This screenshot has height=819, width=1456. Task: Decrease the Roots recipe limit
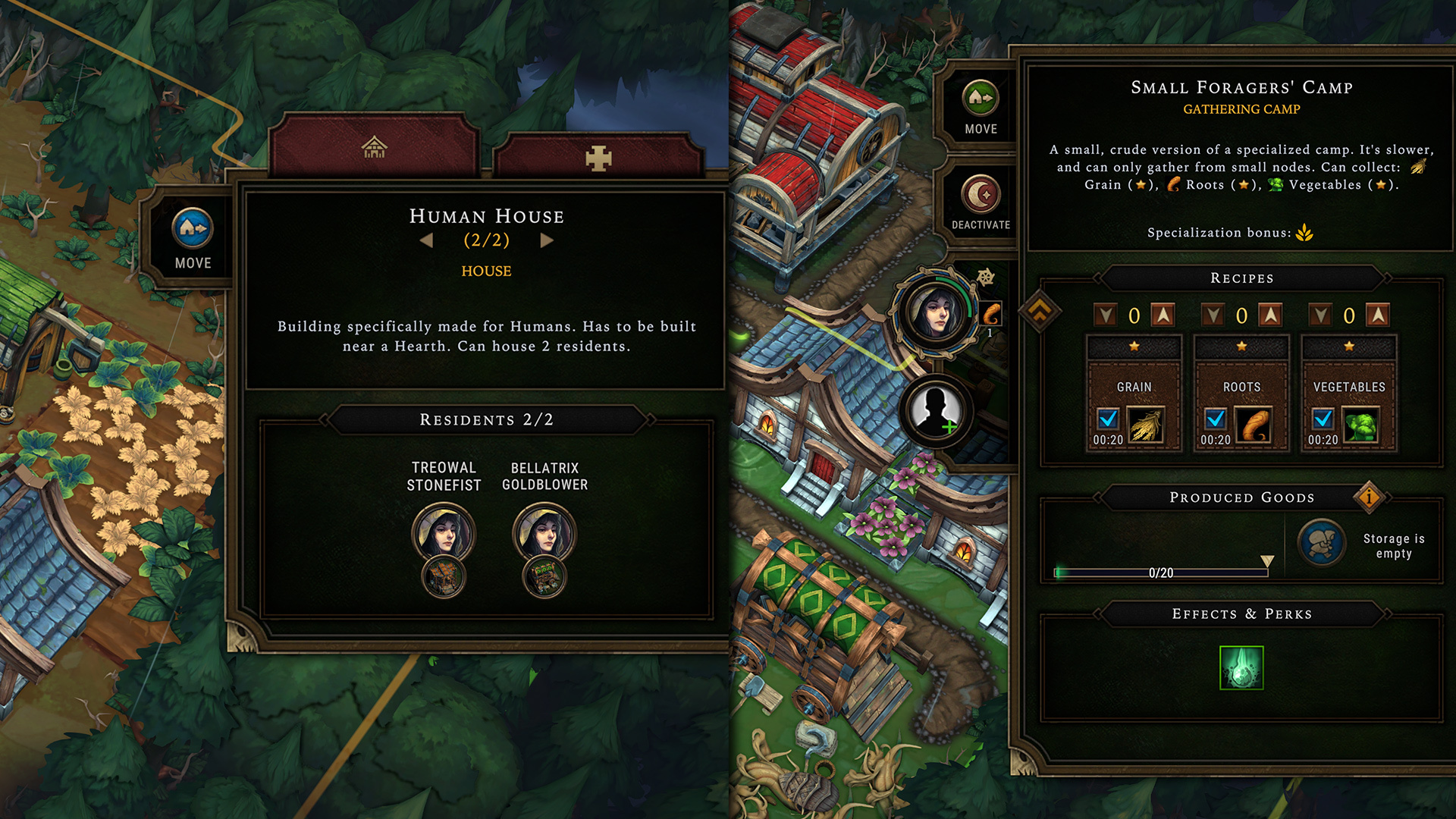tap(1214, 315)
